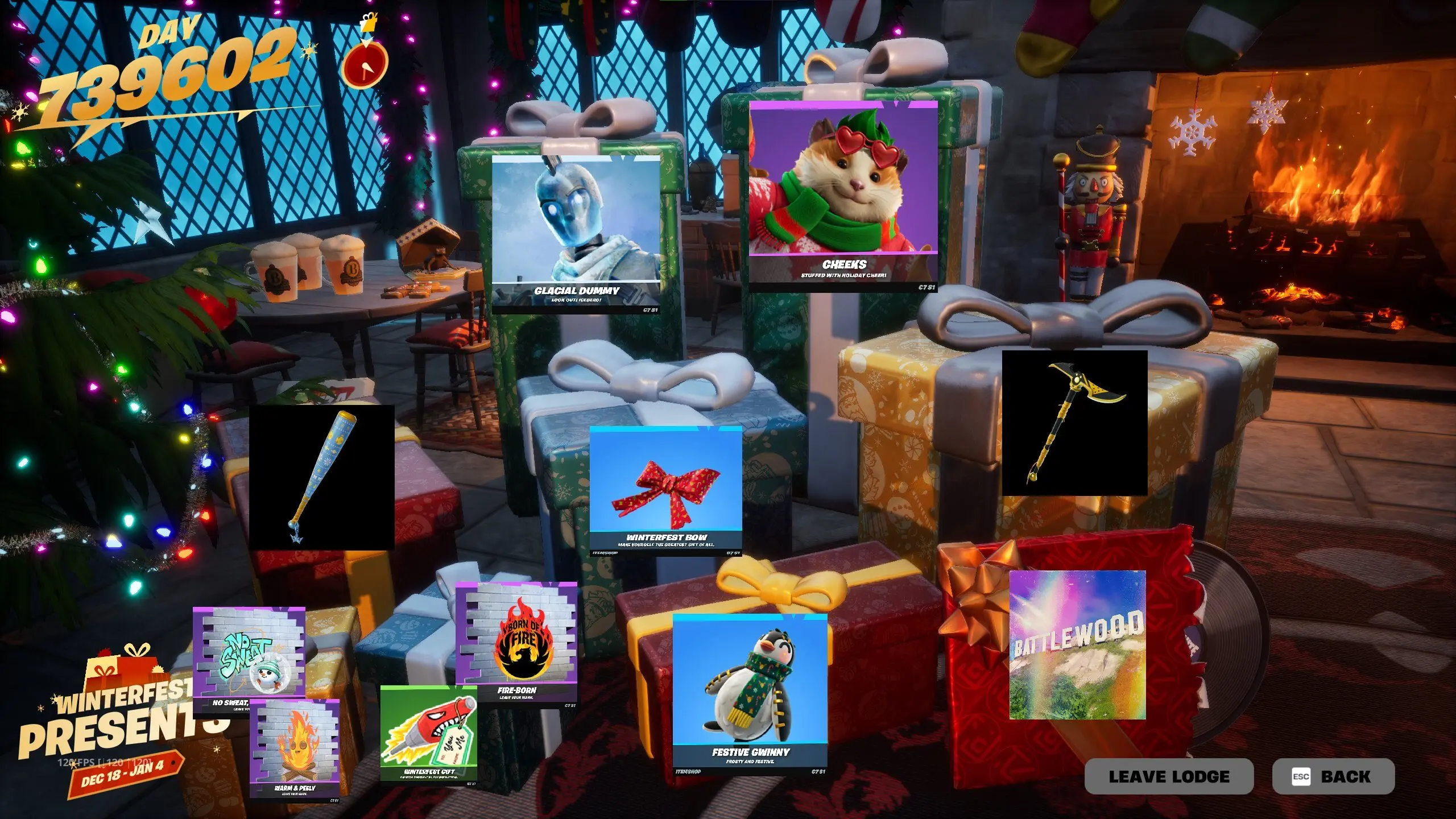Select the Battlewood loading screen reward
This screenshot has width=1456, height=819.
coord(1077,645)
